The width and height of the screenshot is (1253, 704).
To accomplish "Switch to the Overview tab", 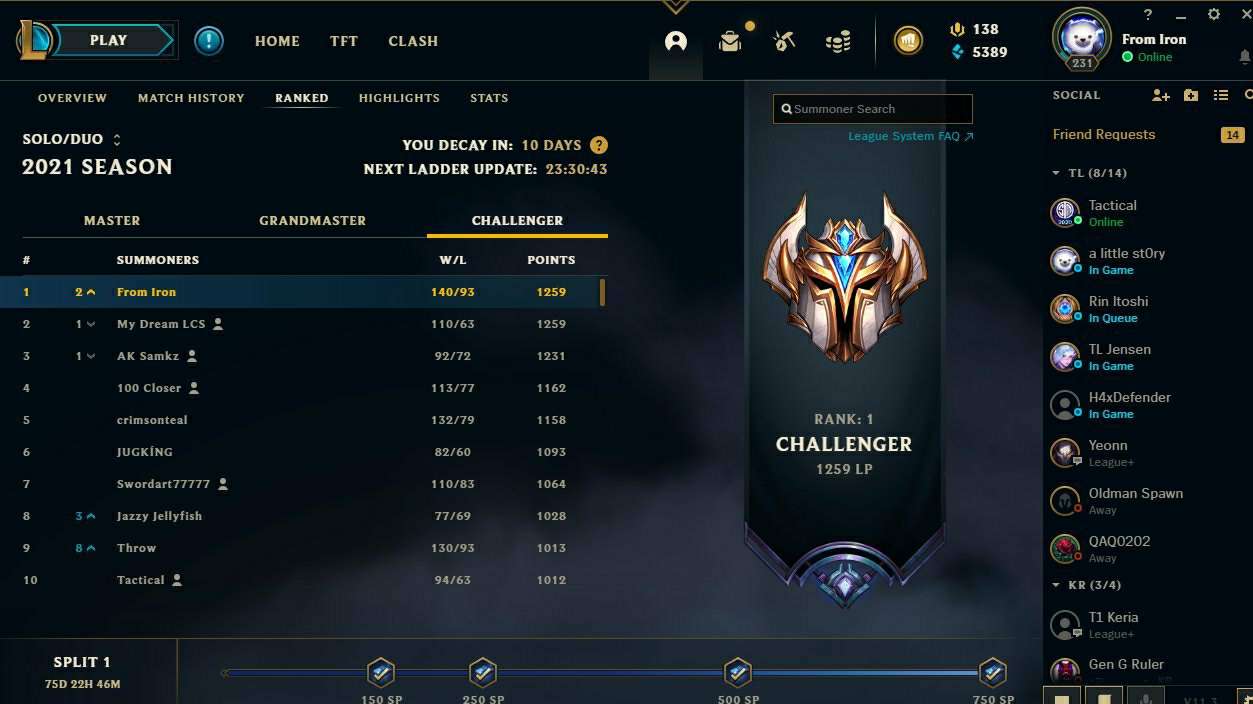I will click(72, 98).
